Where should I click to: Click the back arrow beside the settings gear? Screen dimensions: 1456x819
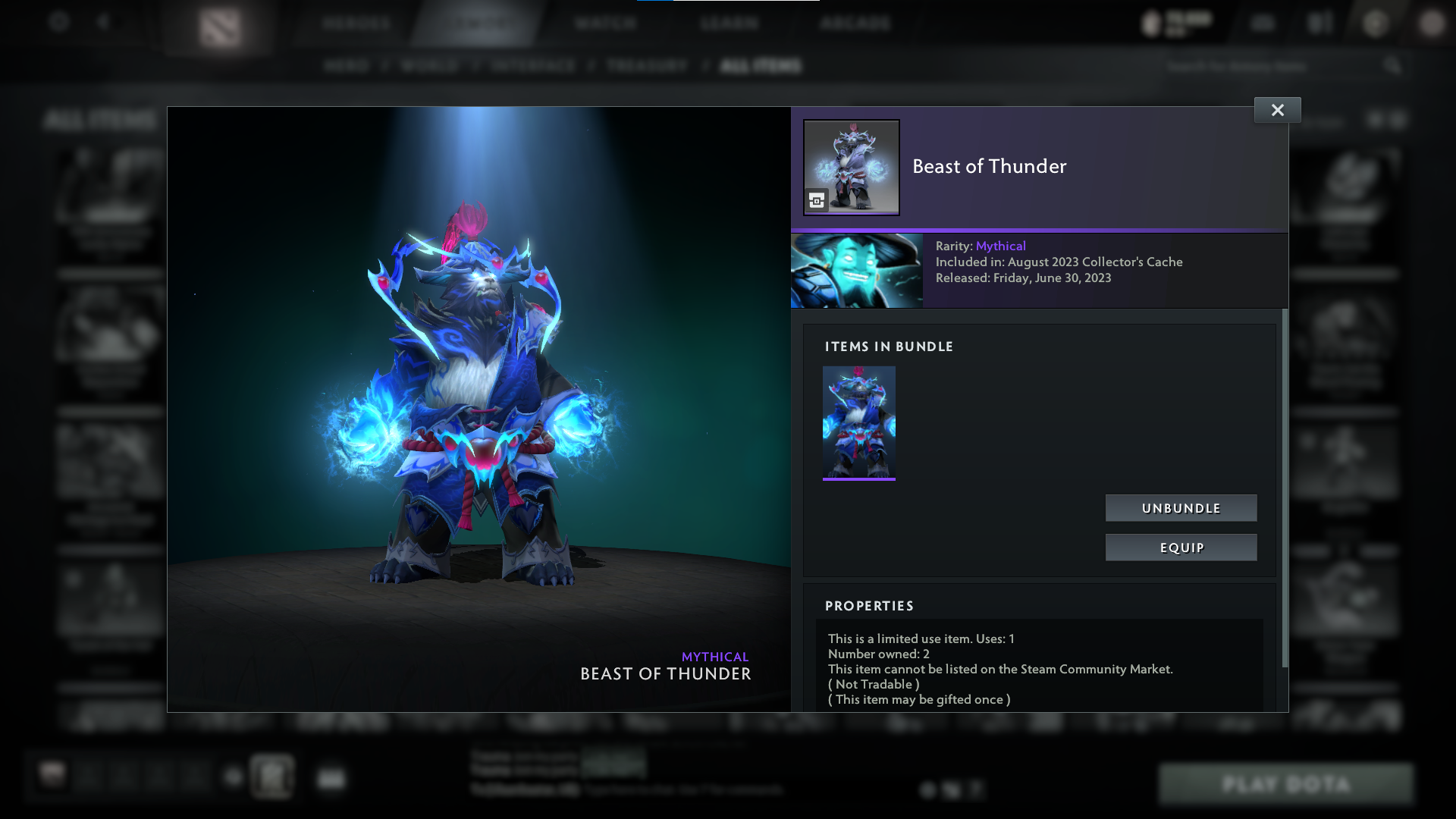pyautogui.click(x=105, y=23)
